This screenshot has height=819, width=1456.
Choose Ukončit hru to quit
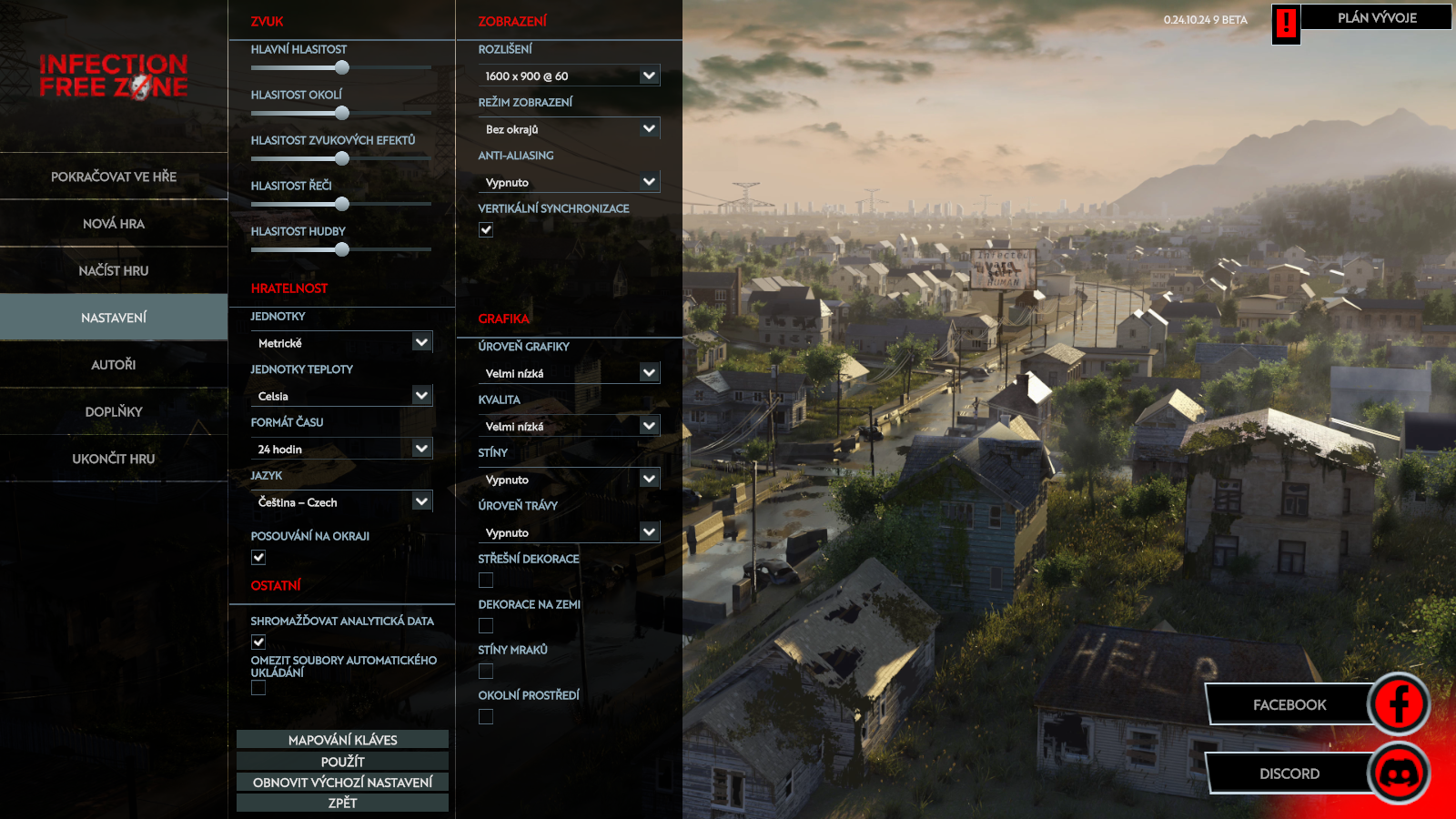(x=114, y=459)
